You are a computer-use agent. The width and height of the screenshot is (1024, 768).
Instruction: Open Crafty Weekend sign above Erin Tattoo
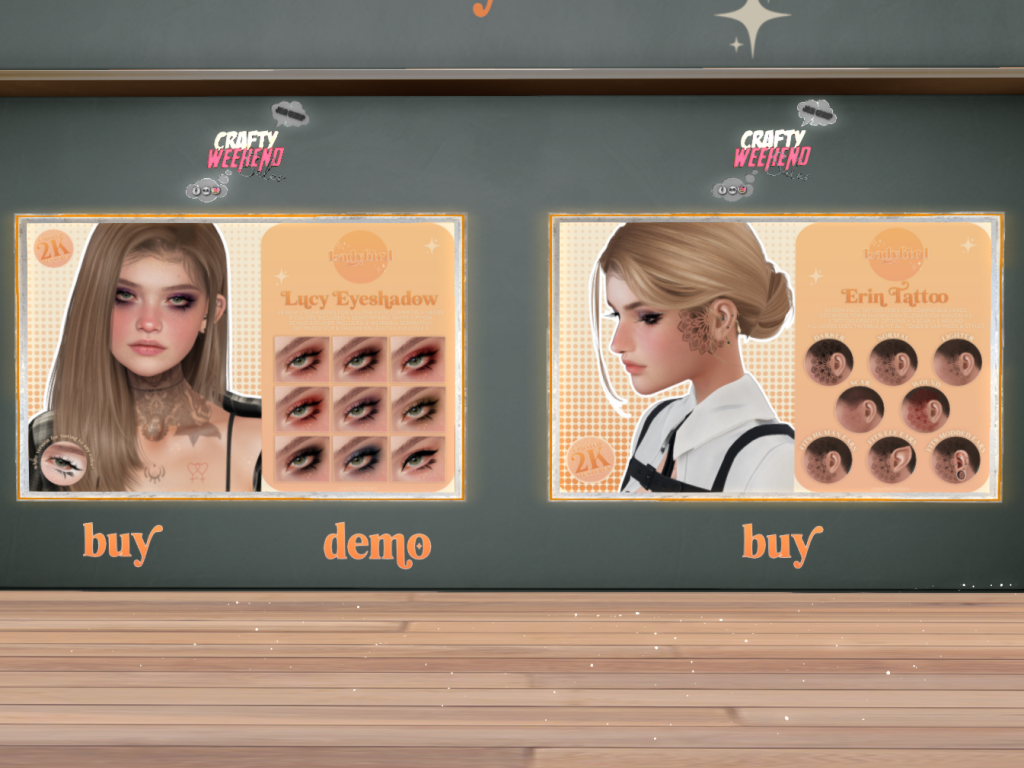point(773,152)
